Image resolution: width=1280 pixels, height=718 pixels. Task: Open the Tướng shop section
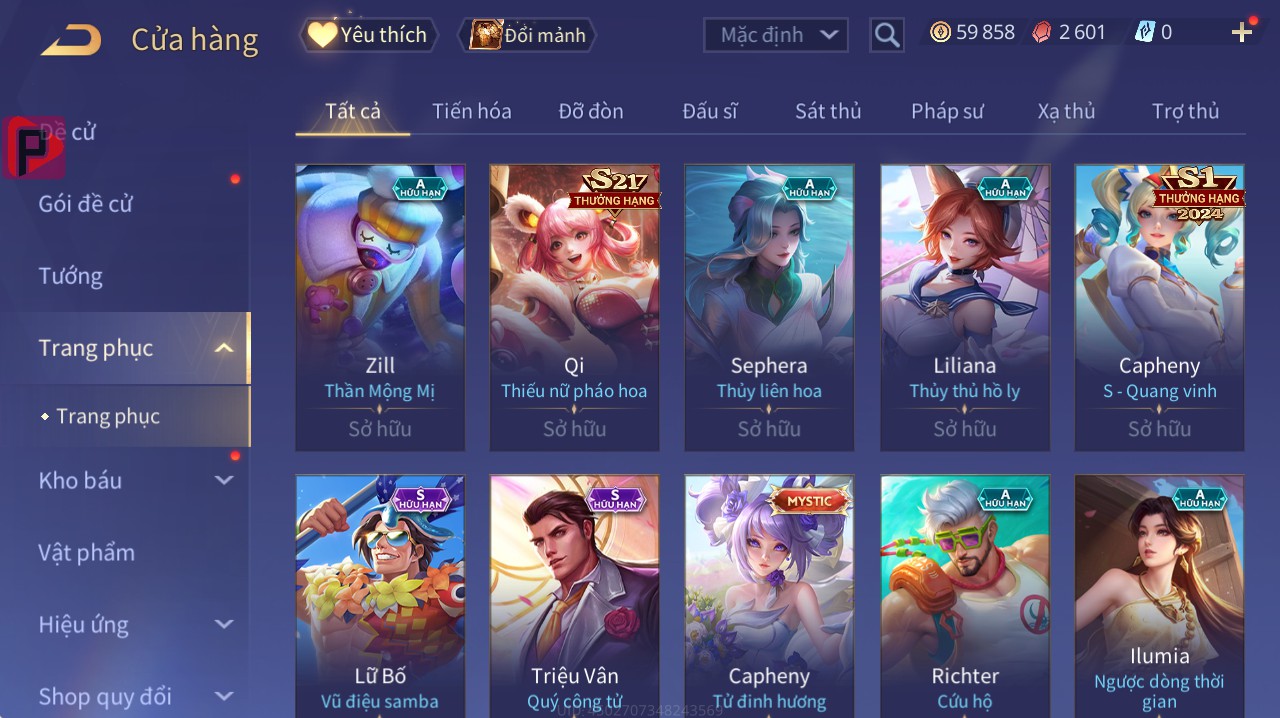[71, 276]
